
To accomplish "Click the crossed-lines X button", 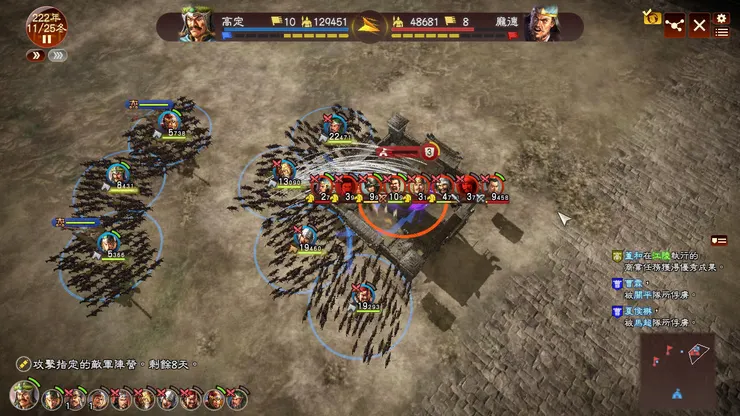I will (x=699, y=25).
